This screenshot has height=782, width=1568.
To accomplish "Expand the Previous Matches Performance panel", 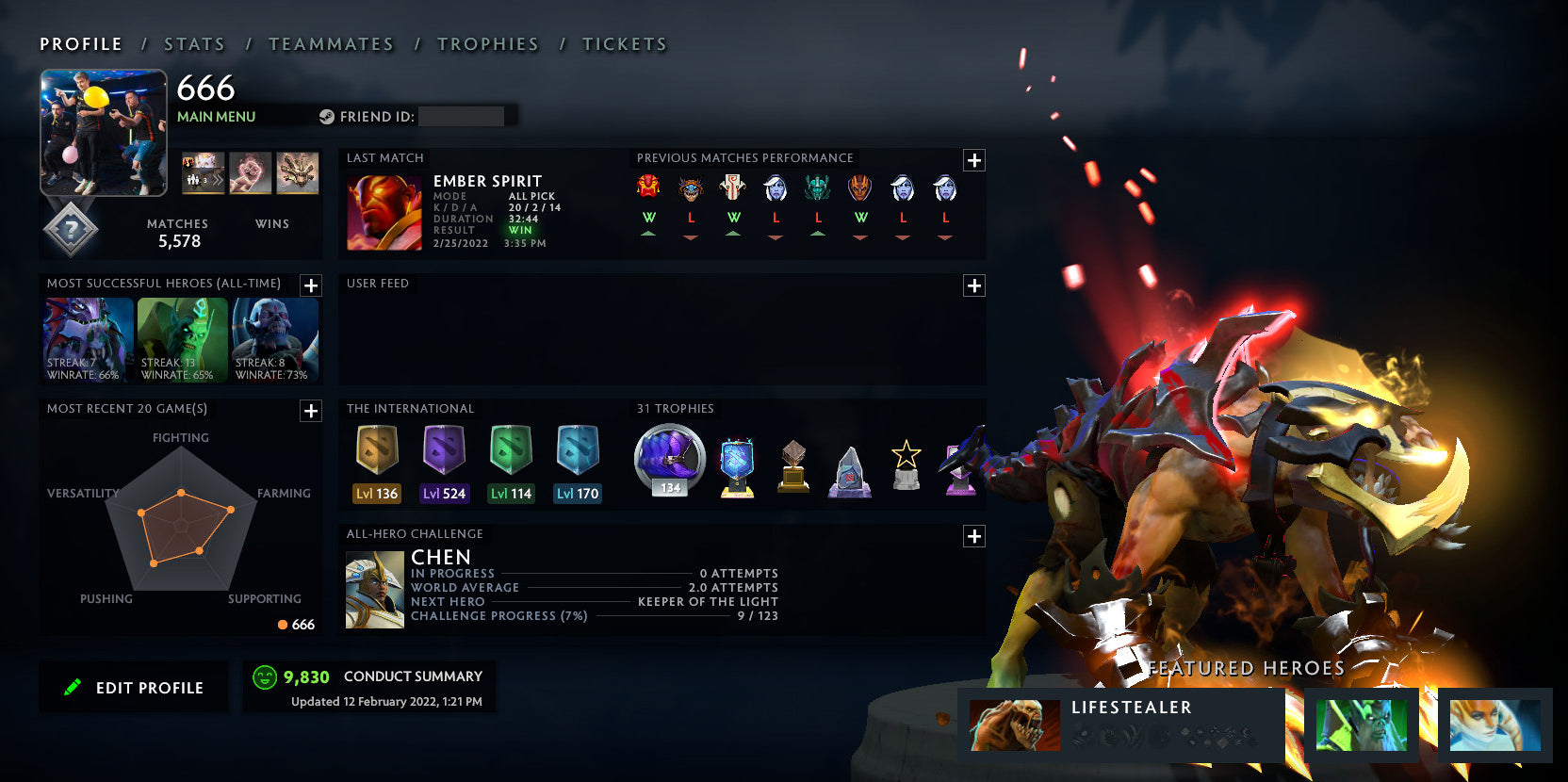I will coord(974,160).
